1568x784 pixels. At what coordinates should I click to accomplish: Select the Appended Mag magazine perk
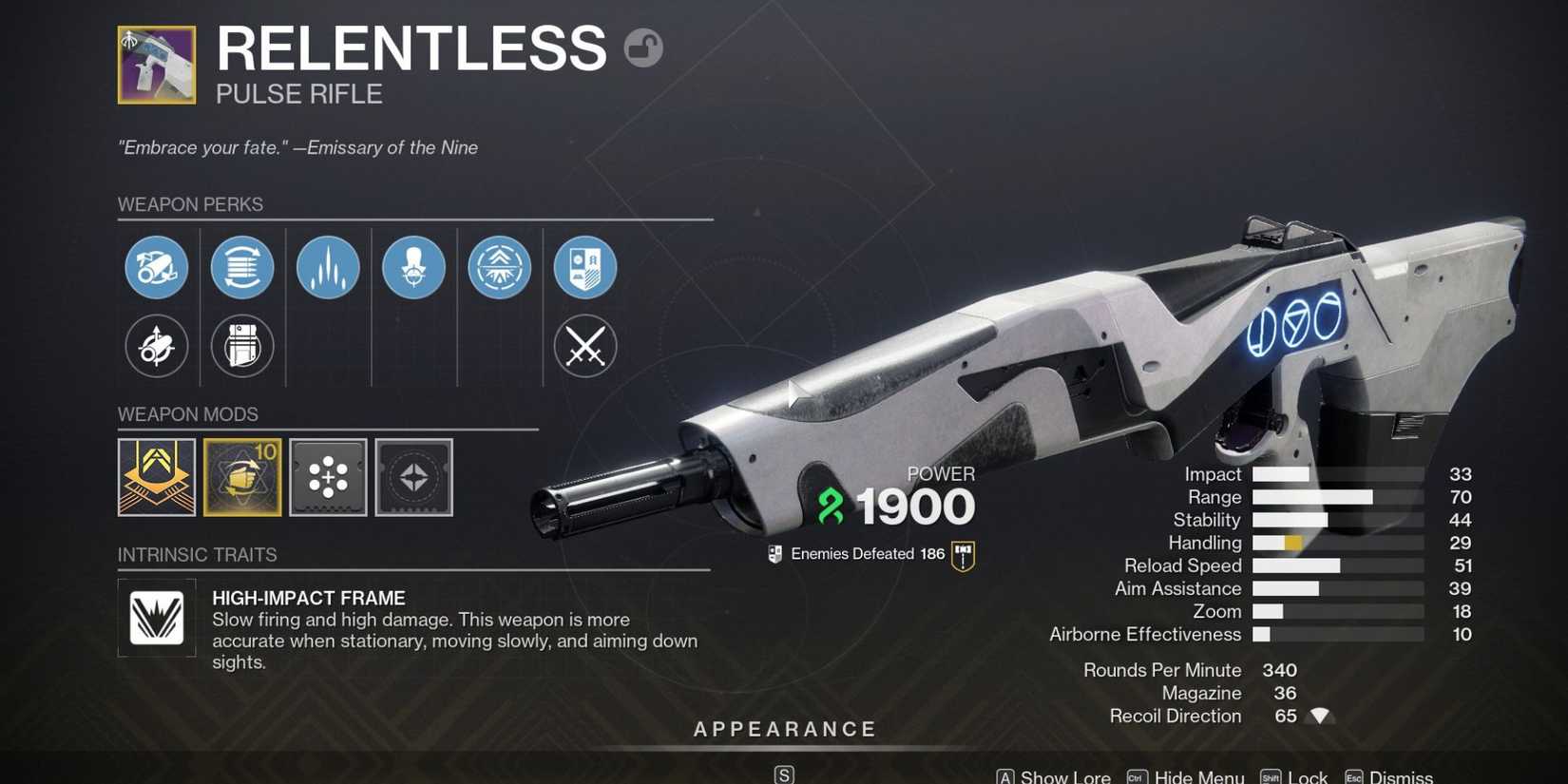click(x=242, y=267)
